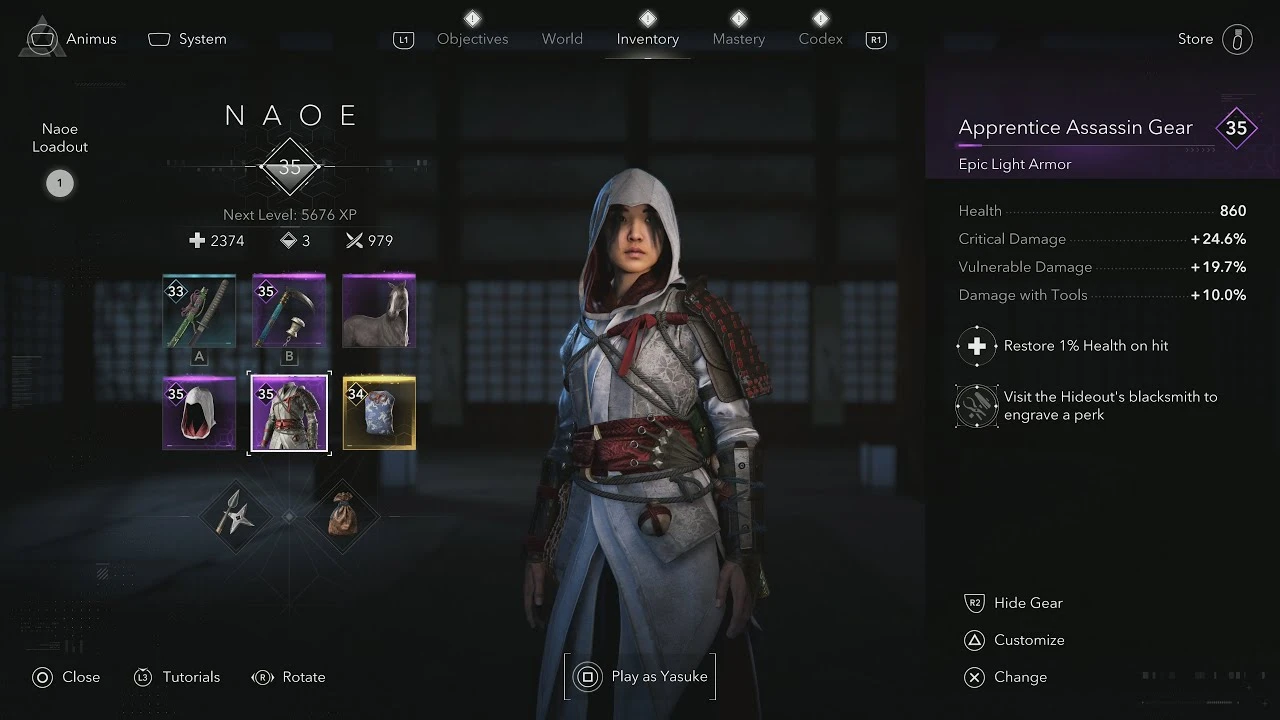Click the Animus icon in the top-left
1280x720 pixels.
tap(40, 37)
